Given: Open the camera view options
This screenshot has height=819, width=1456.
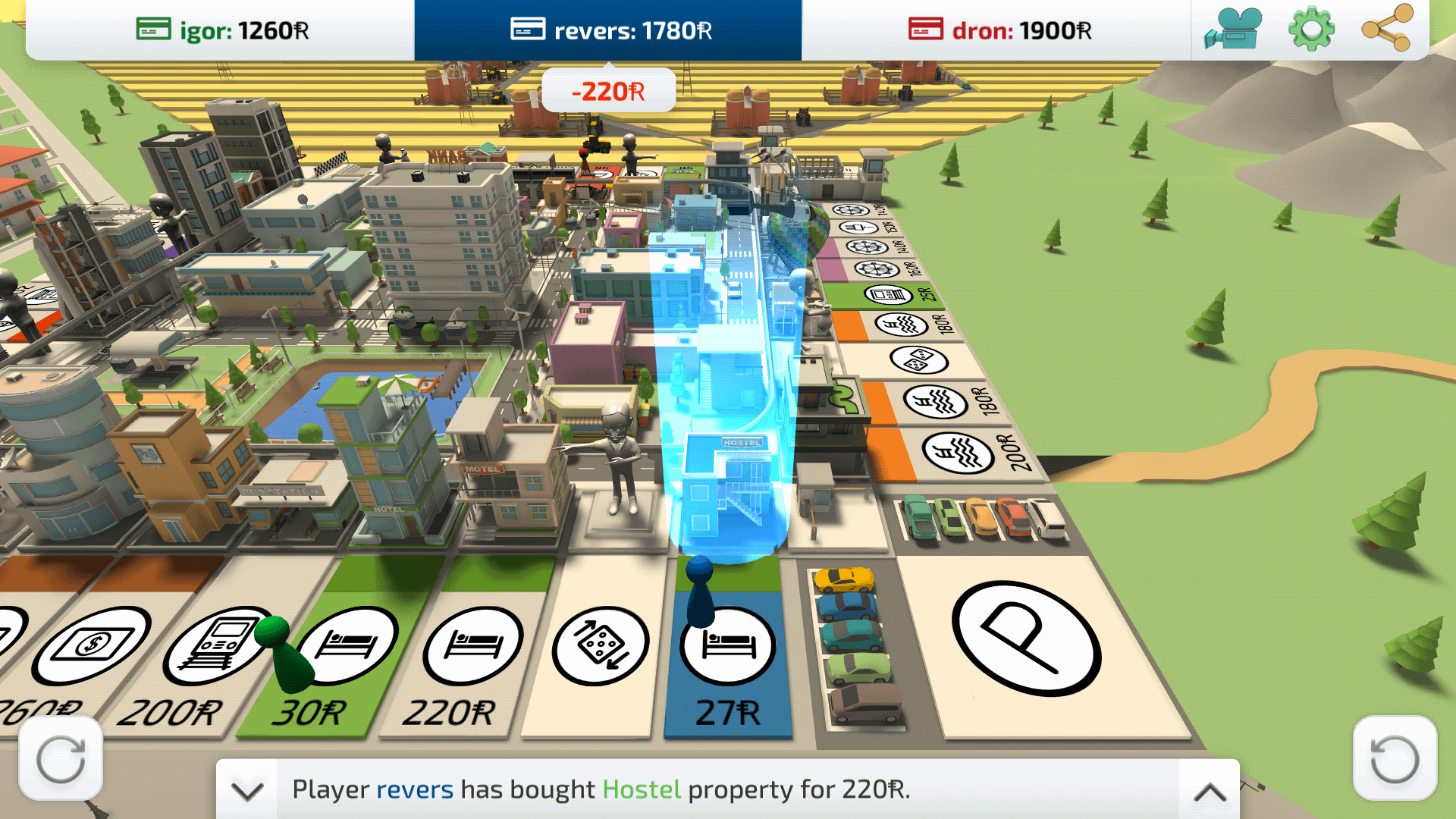Looking at the screenshot, I should coord(1233,30).
